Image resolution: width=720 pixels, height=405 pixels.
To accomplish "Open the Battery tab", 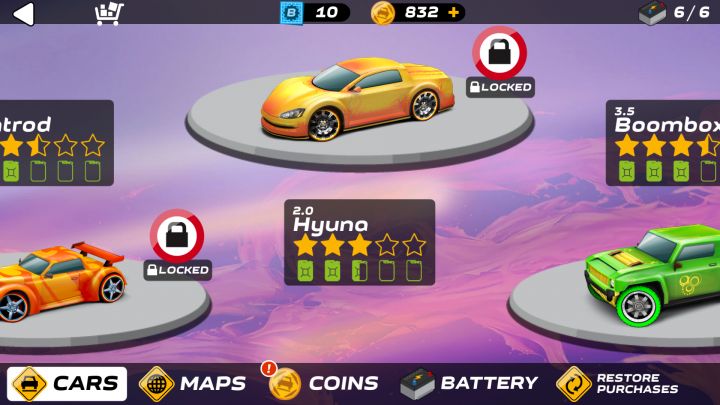I will click(469, 383).
